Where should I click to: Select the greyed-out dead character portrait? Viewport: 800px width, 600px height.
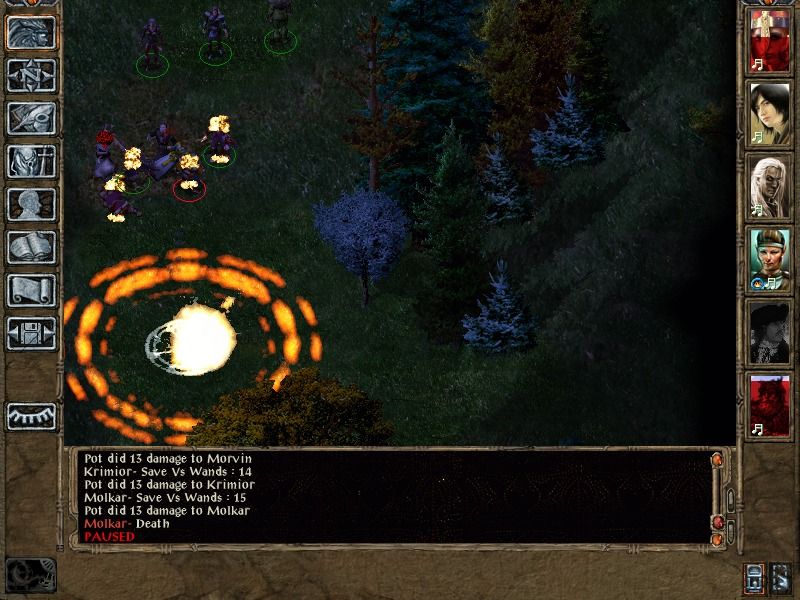coord(770,332)
